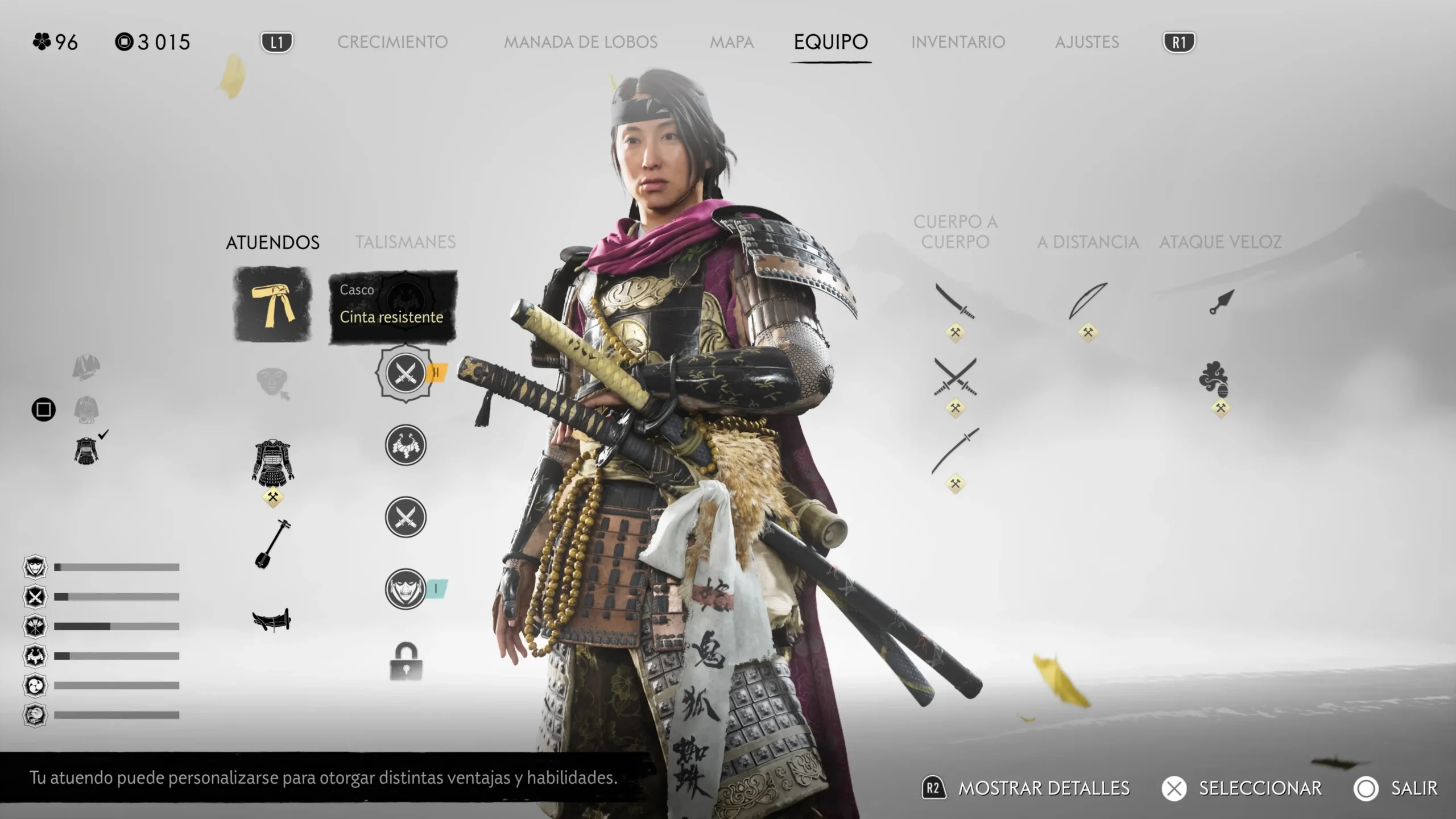1456x819 pixels.
Task: Select the yellow headband helmet slot
Action: click(273, 305)
